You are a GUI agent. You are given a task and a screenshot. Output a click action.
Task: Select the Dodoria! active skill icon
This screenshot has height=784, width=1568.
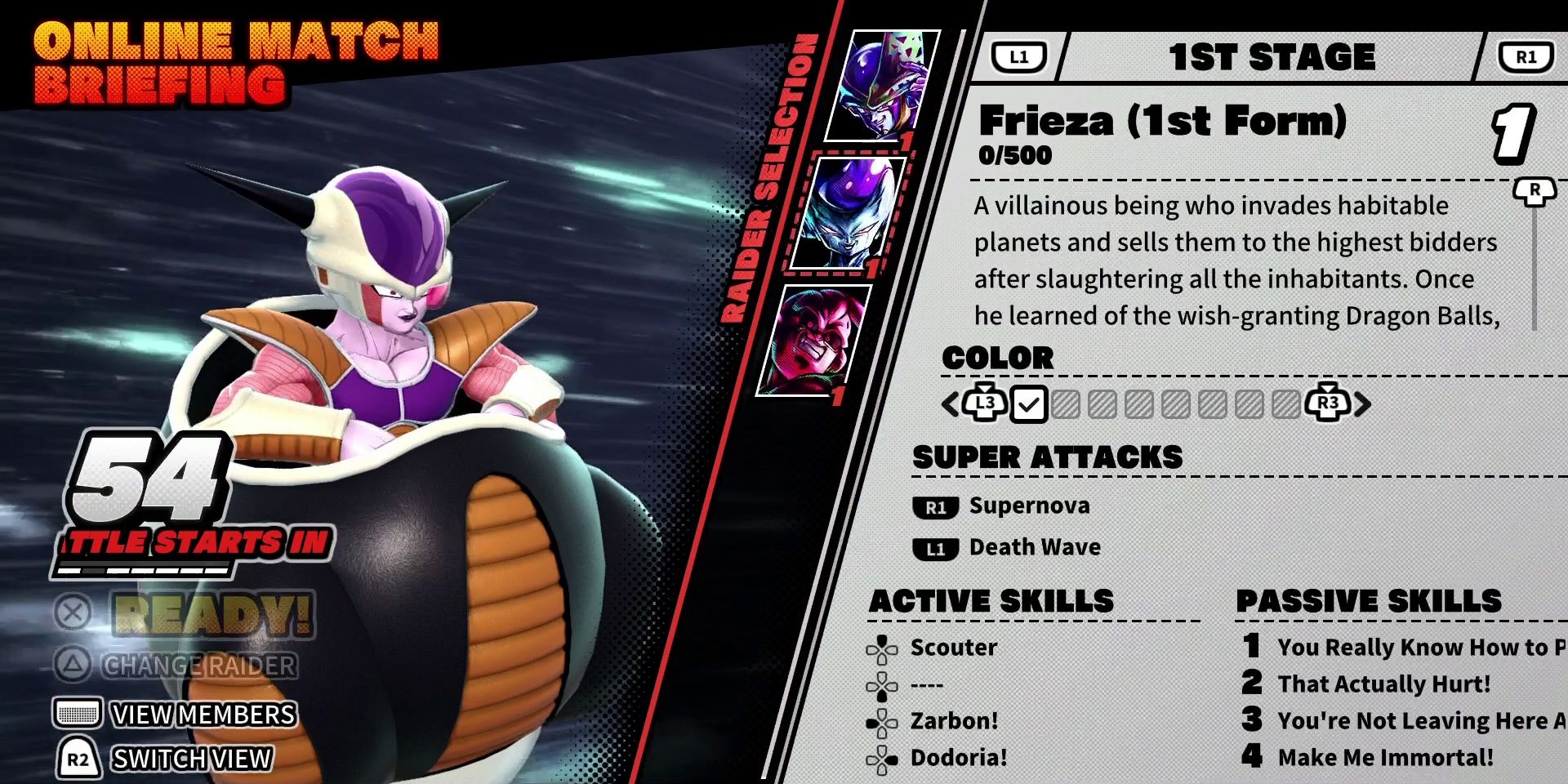(882, 759)
